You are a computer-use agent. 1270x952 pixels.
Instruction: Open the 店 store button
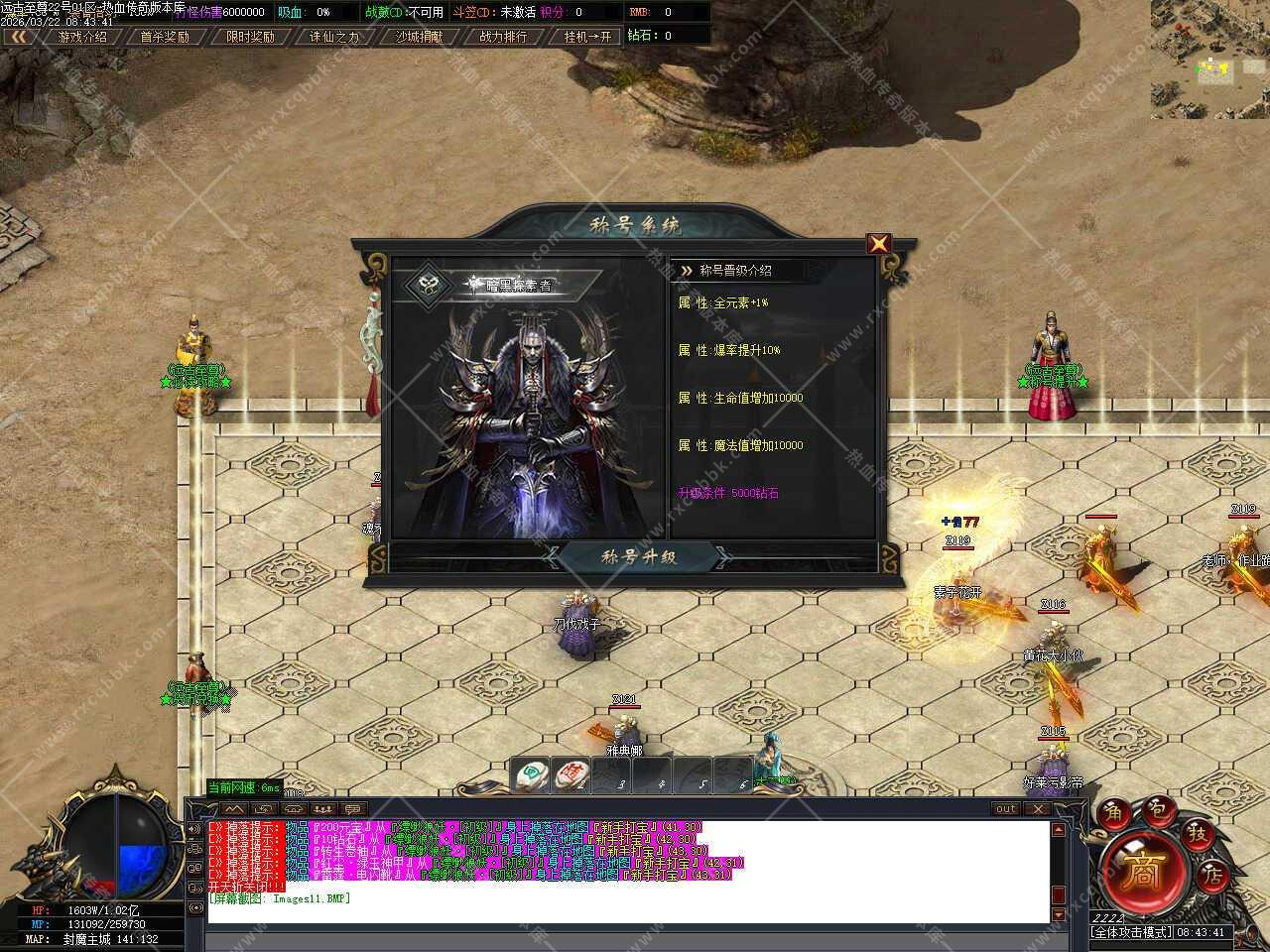click(x=1213, y=876)
